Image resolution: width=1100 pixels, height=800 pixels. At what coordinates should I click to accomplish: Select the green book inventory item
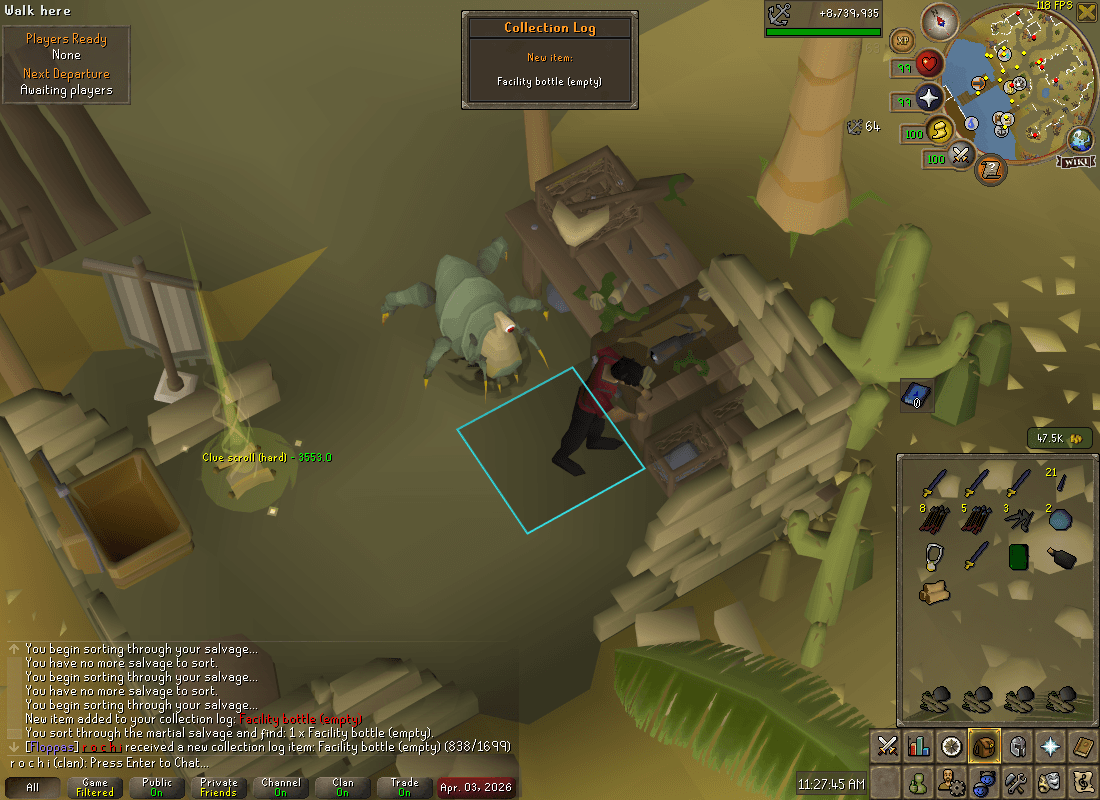click(1018, 557)
